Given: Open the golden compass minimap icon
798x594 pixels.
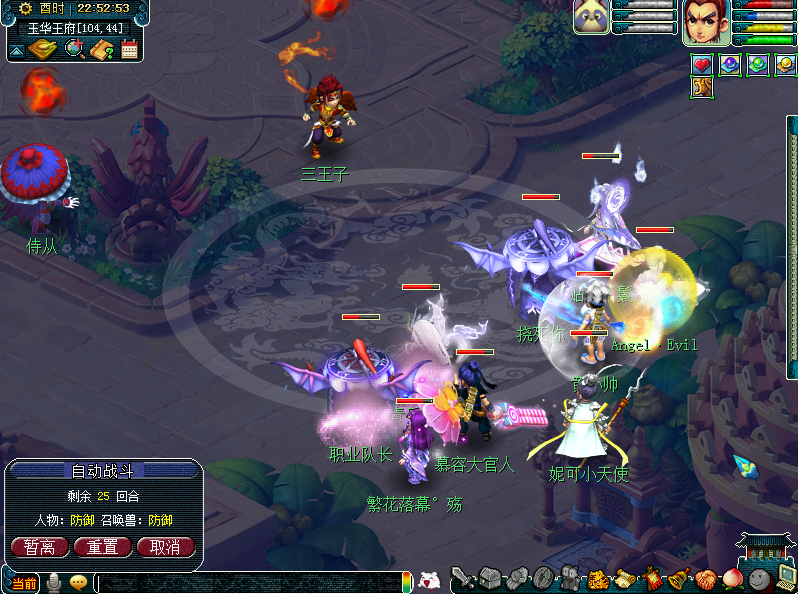Looking at the screenshot, I should (x=42, y=49).
